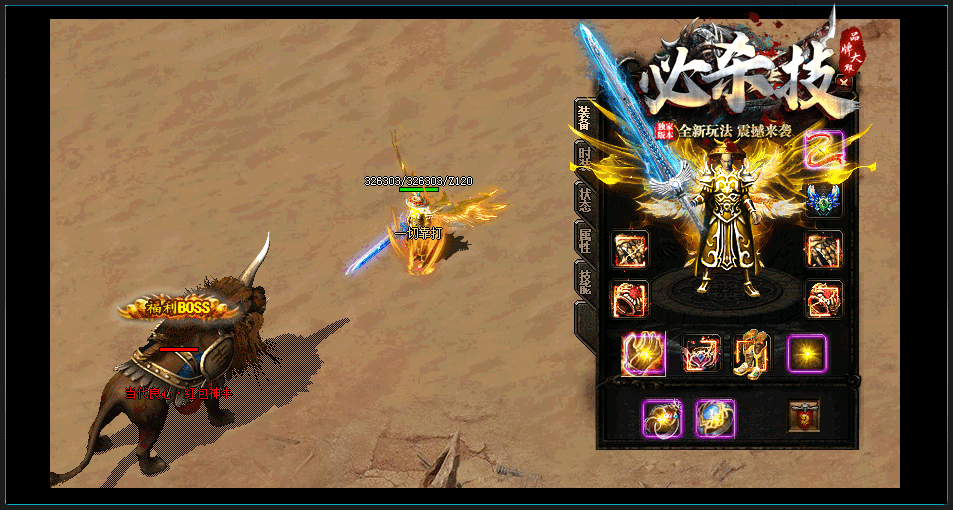The image size is (953, 510).
Task: Click the glowing hand equipment slot
Action: pos(643,354)
